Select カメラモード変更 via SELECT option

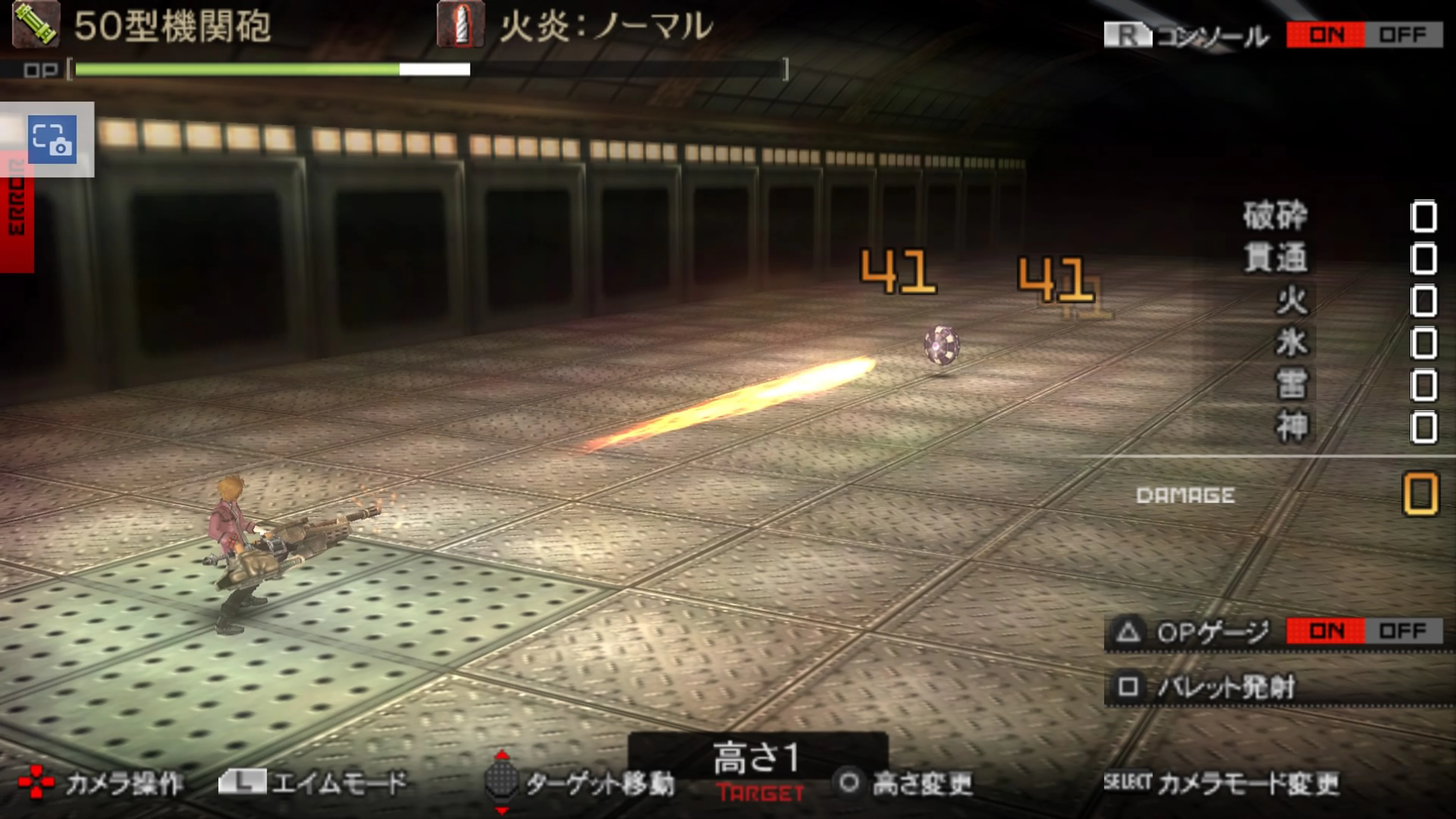[x=1238, y=782]
